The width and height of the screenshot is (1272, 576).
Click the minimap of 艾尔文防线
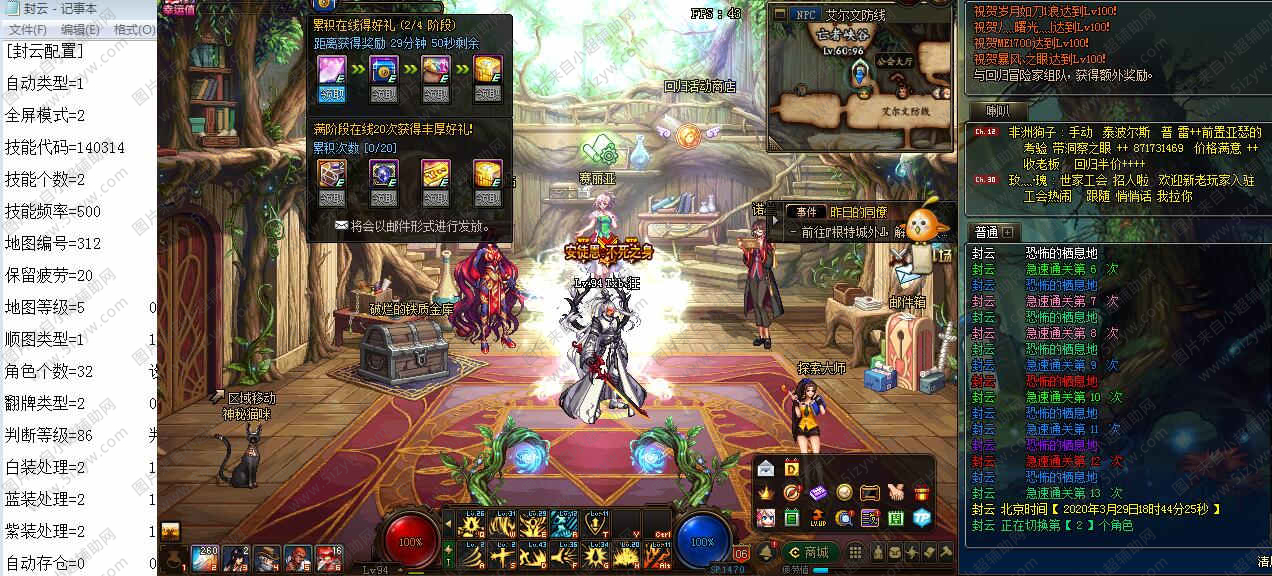point(860,90)
